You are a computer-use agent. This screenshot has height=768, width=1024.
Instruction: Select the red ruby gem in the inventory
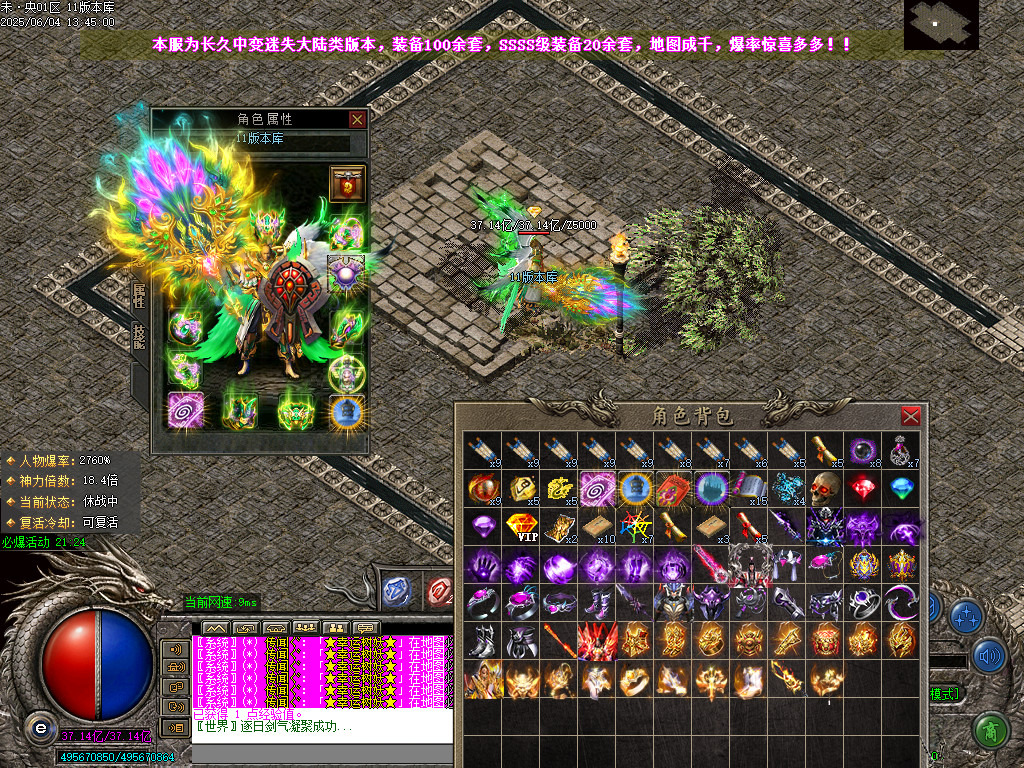pos(864,489)
